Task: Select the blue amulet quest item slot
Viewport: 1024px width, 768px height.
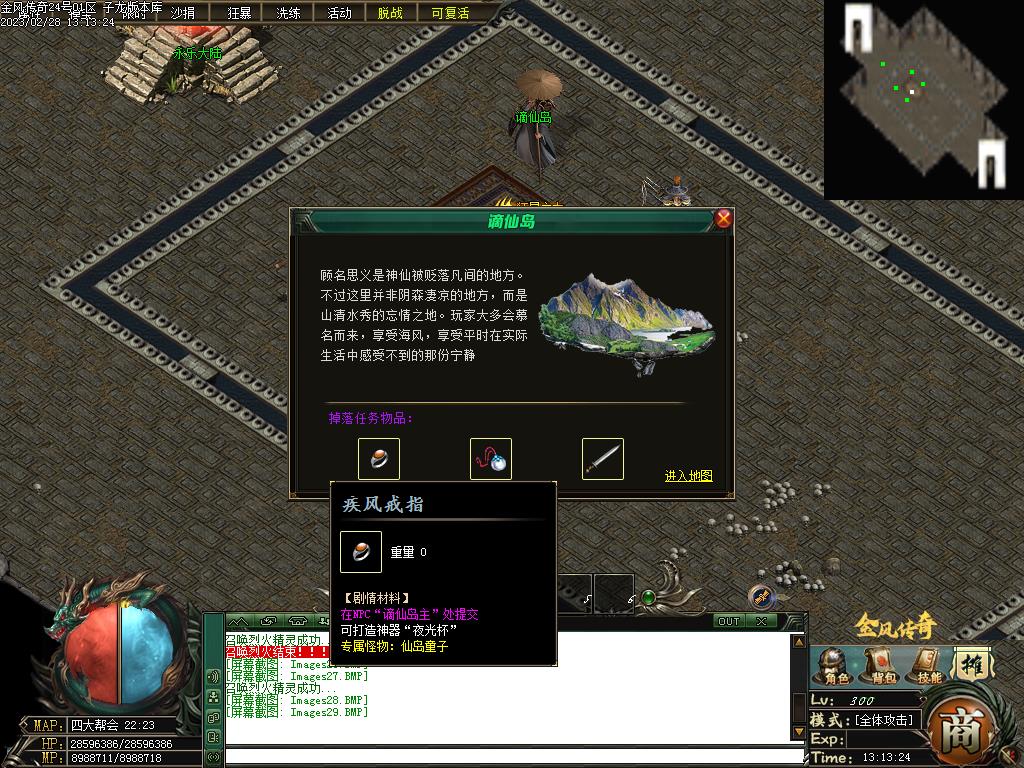Action: tap(491, 459)
